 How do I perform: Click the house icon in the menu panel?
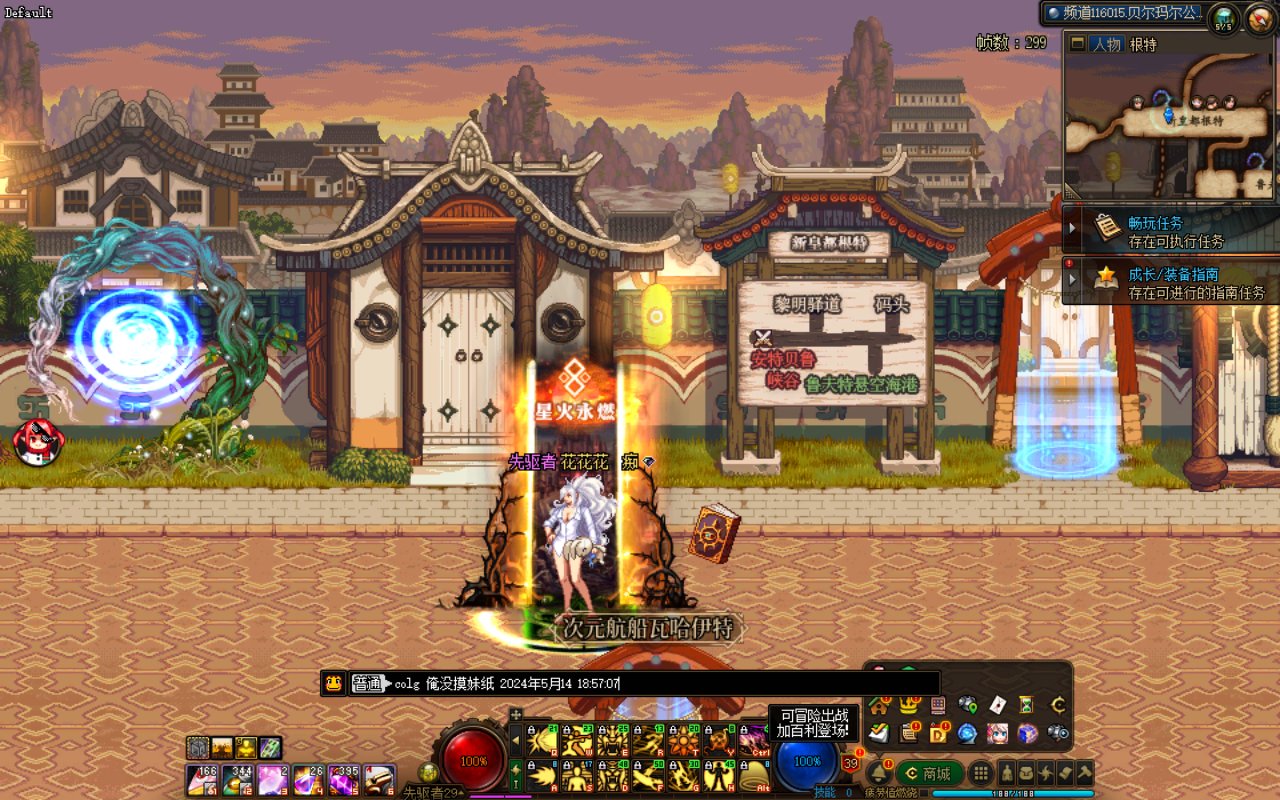879,705
